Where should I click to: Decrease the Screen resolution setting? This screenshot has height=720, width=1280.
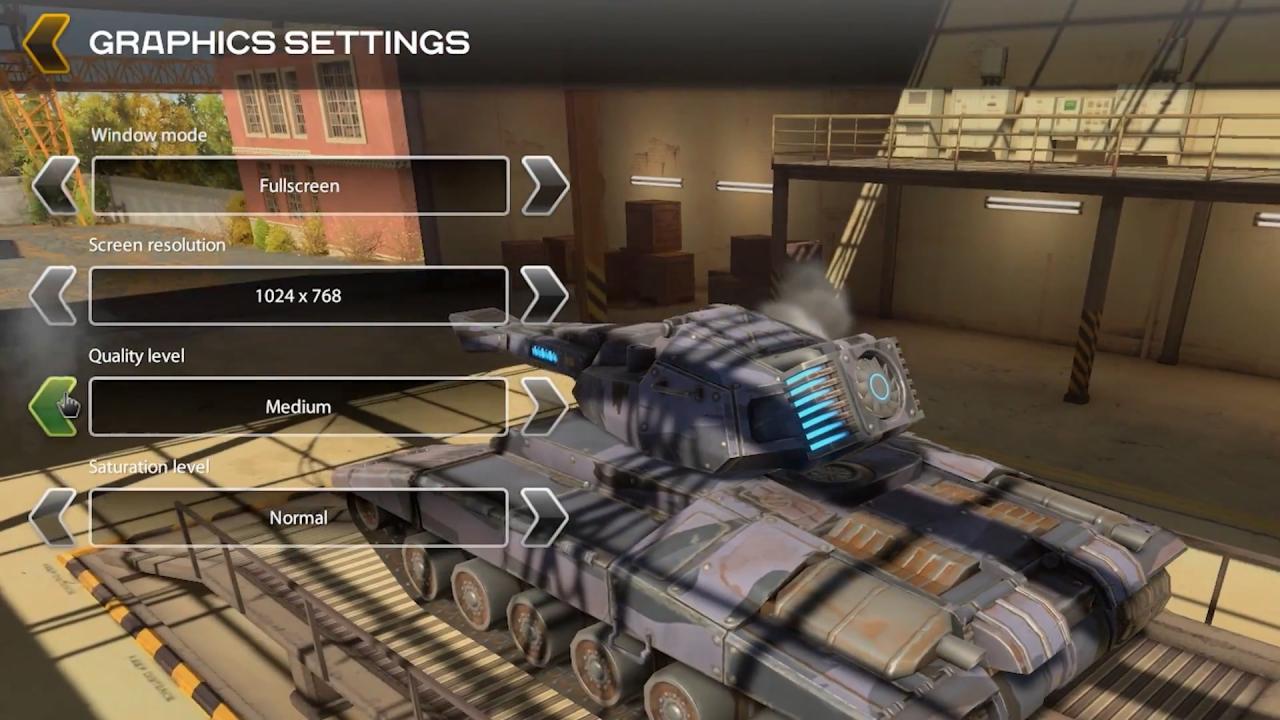(x=54, y=296)
